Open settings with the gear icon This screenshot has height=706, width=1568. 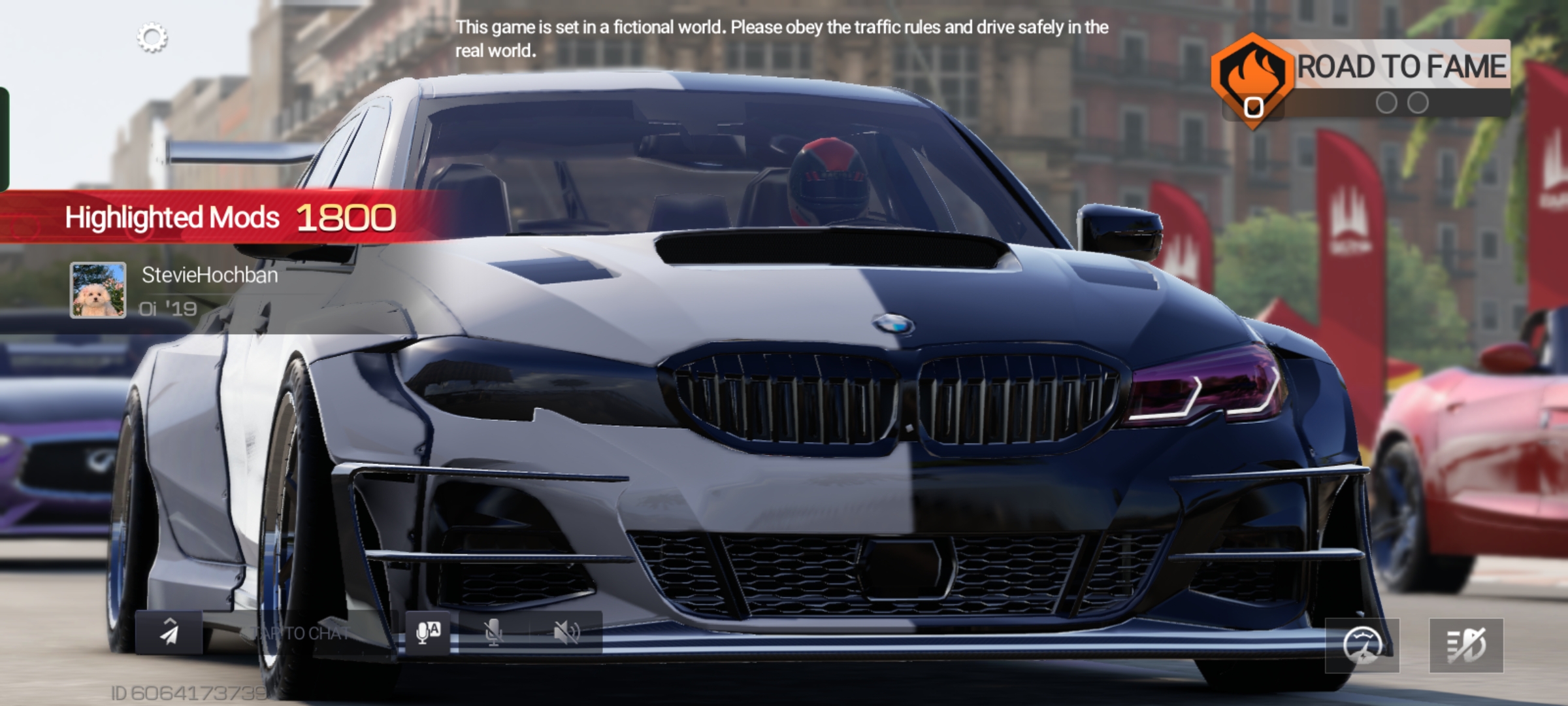click(x=152, y=39)
